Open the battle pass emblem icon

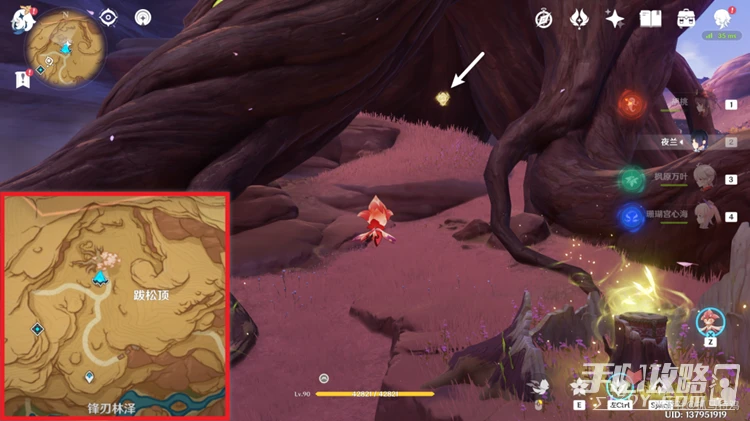pyautogui.click(x=579, y=19)
